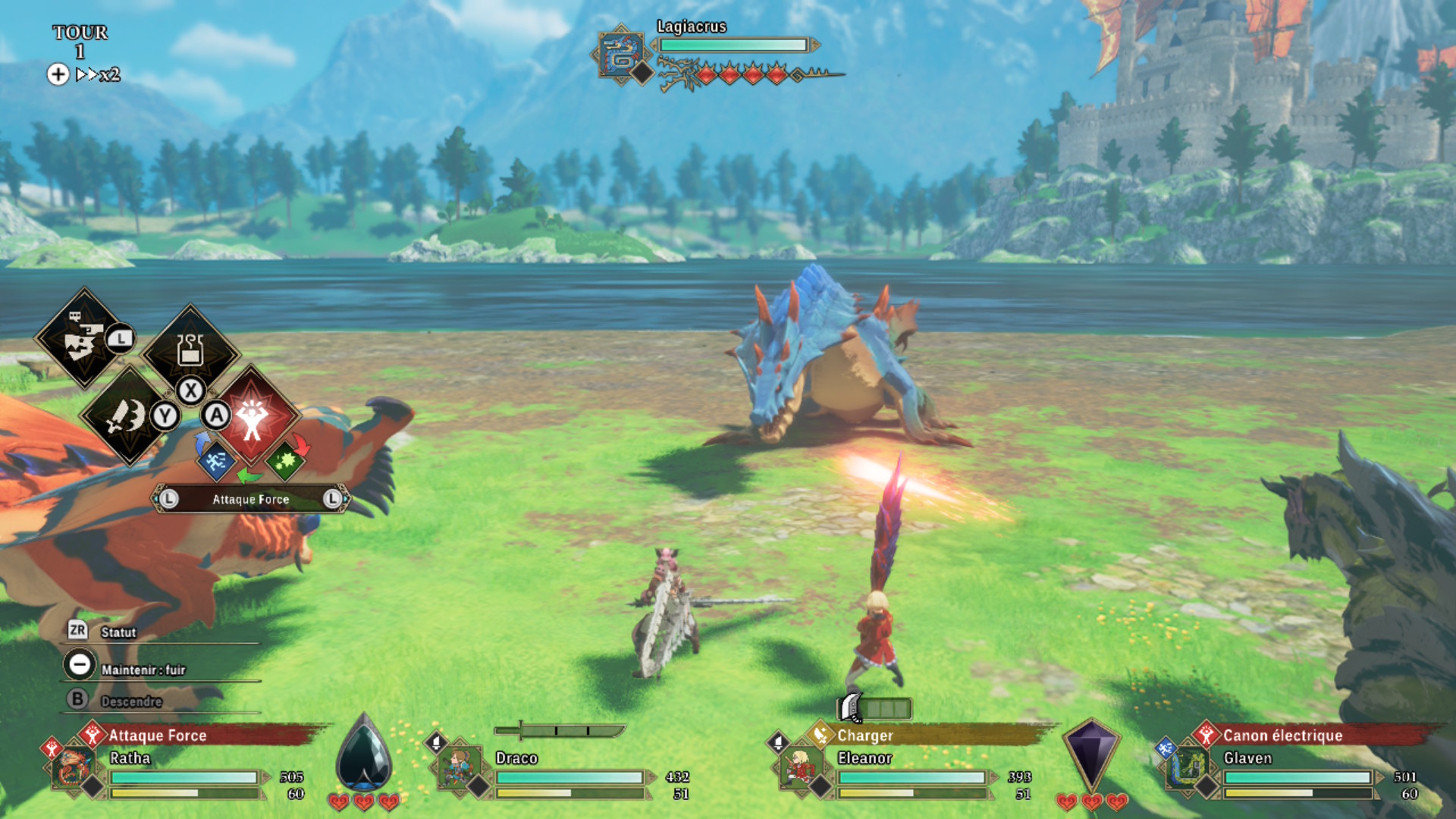Click the Attaque Force selector bar
The width and height of the screenshot is (1456, 819).
point(250,499)
